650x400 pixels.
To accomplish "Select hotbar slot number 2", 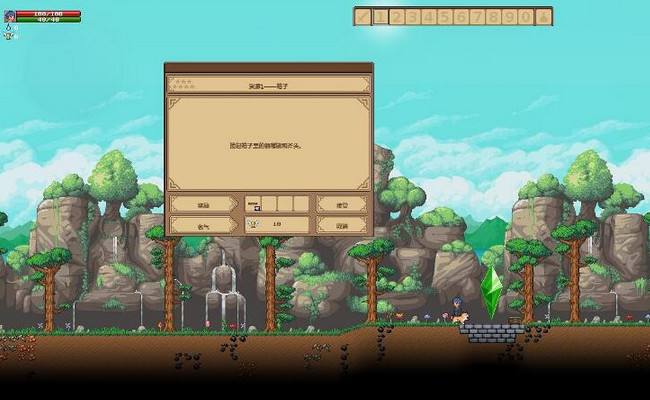I will pos(396,16).
